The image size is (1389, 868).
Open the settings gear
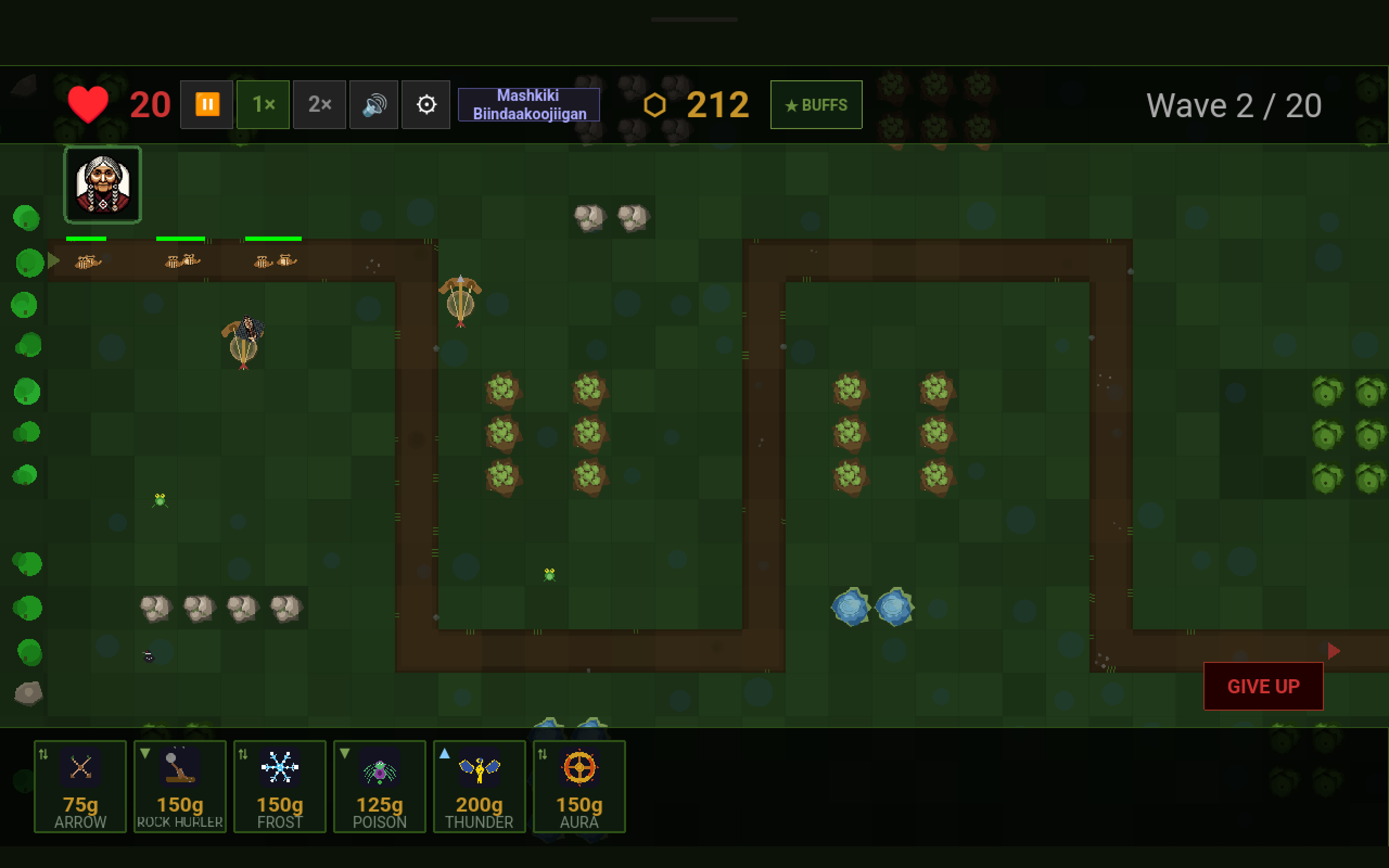(x=426, y=105)
